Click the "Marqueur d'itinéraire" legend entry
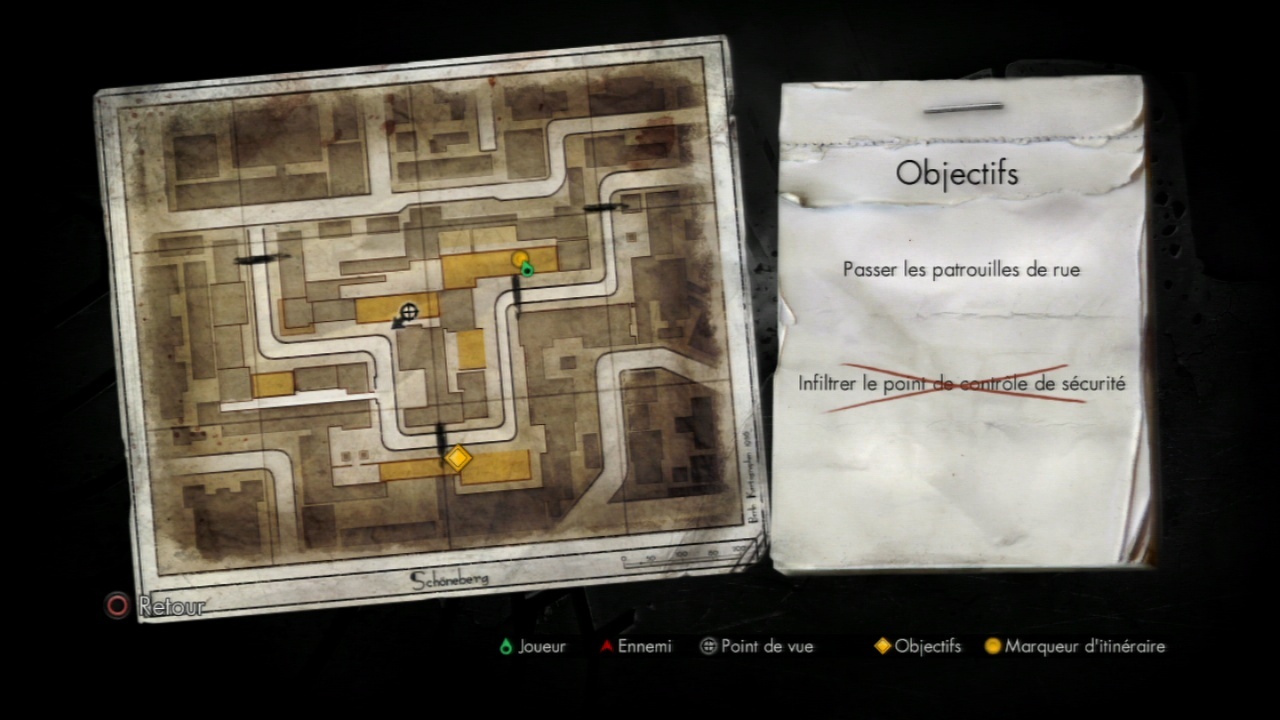 coord(1075,647)
